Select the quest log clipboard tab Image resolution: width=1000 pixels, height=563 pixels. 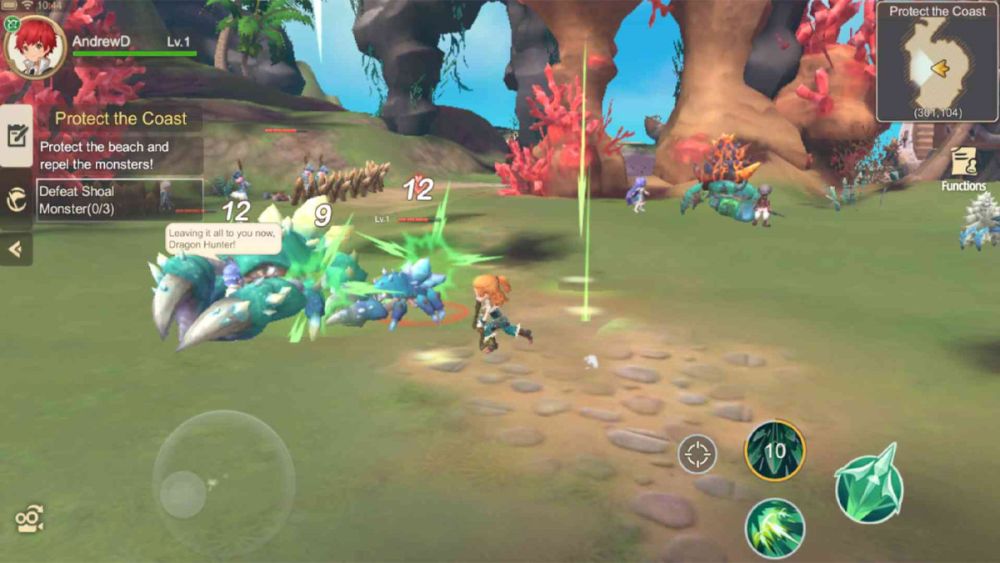click(17, 136)
